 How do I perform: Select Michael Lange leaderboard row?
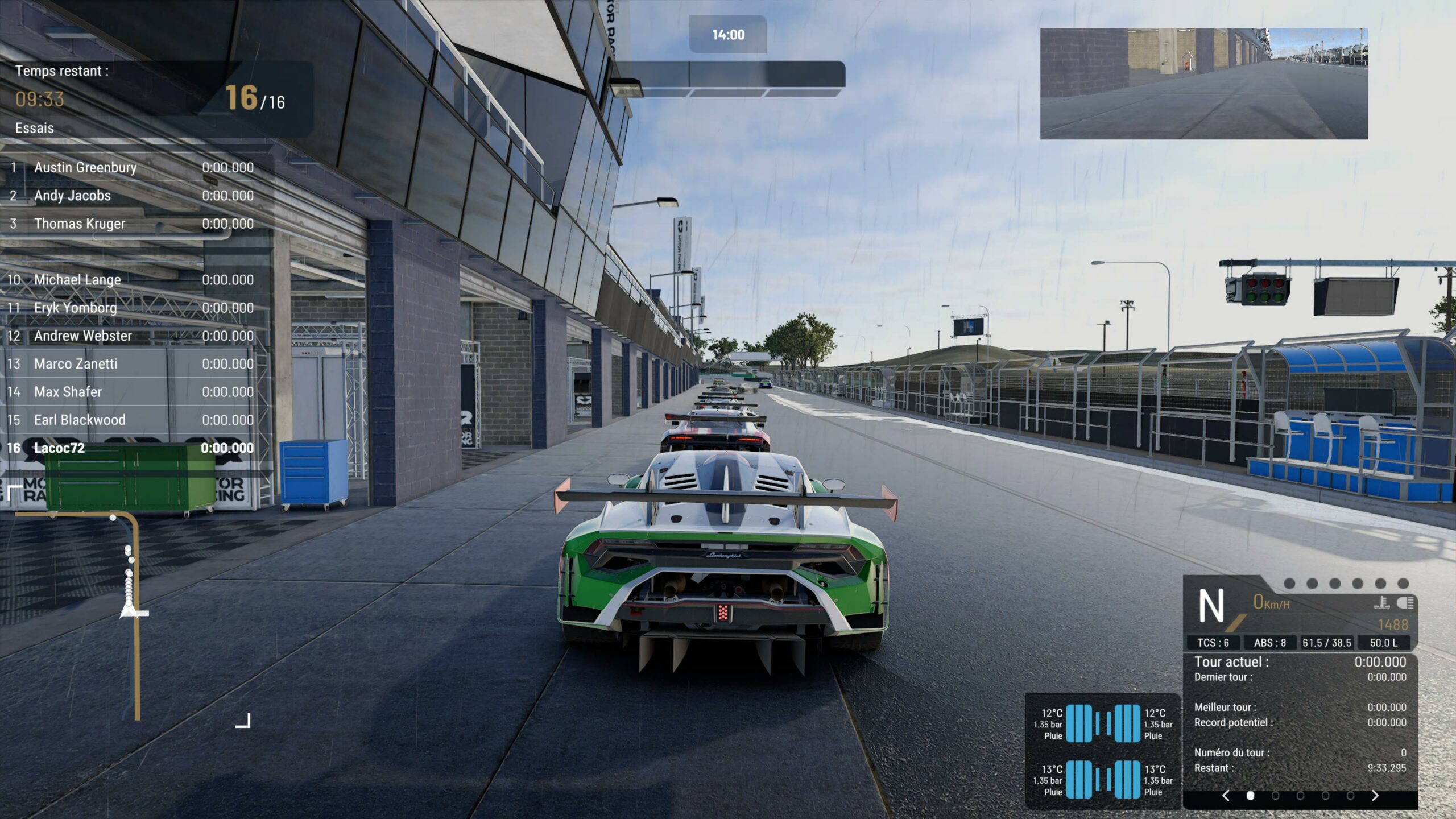click(x=131, y=280)
